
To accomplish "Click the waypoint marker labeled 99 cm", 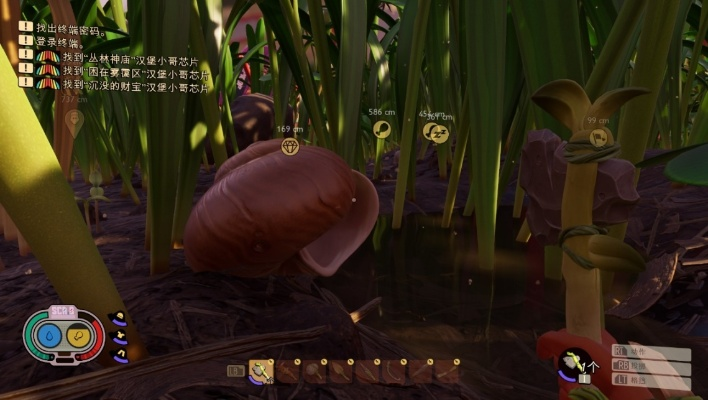I will tap(598, 138).
